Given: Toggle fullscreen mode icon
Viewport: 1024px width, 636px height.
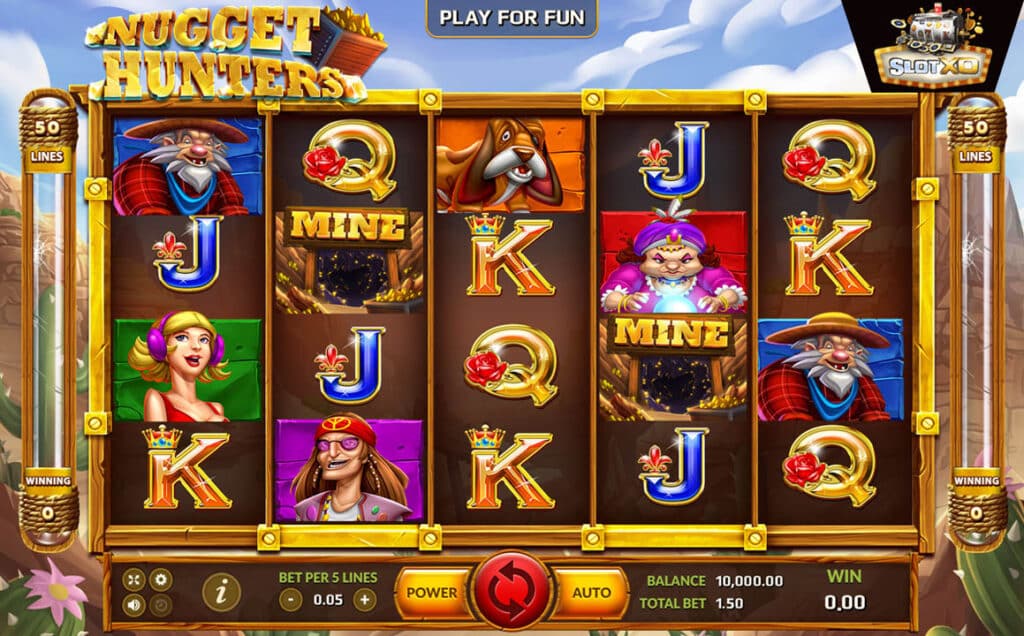Looking at the screenshot, I should click(134, 580).
